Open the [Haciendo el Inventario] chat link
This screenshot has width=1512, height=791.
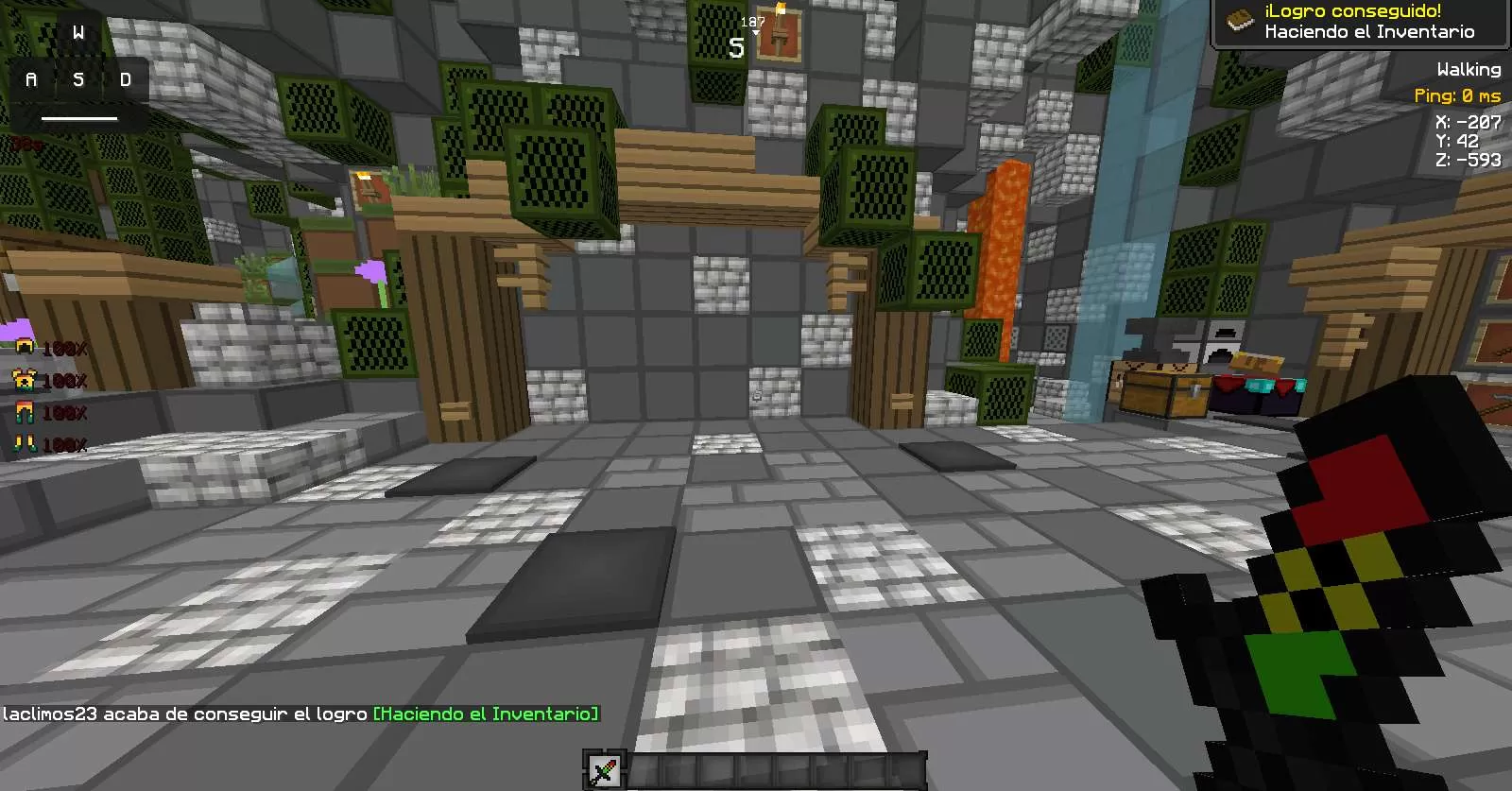click(x=486, y=714)
